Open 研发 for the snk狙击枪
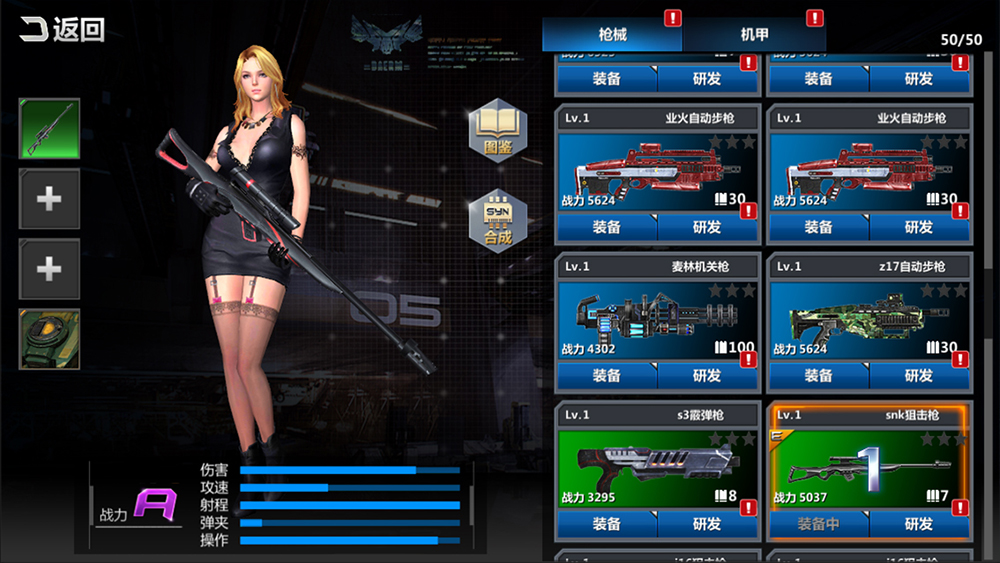The image size is (1000, 563). point(918,524)
